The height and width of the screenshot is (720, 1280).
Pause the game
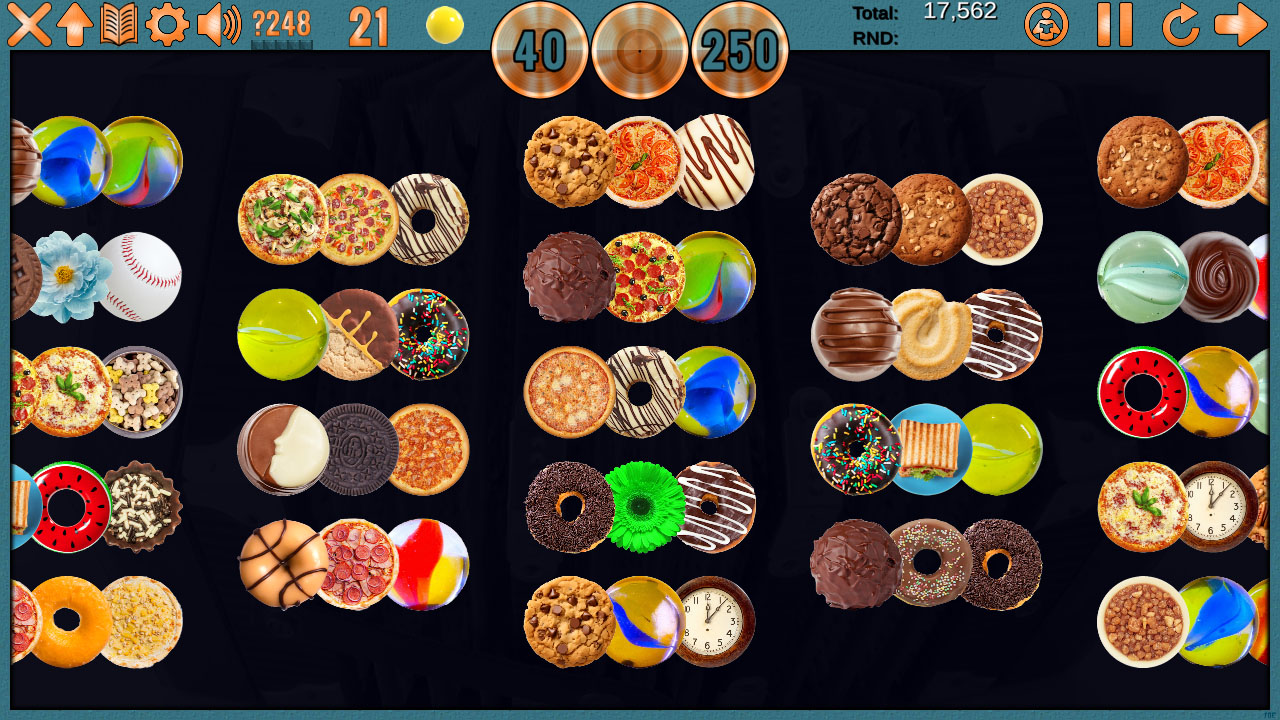[1114, 27]
